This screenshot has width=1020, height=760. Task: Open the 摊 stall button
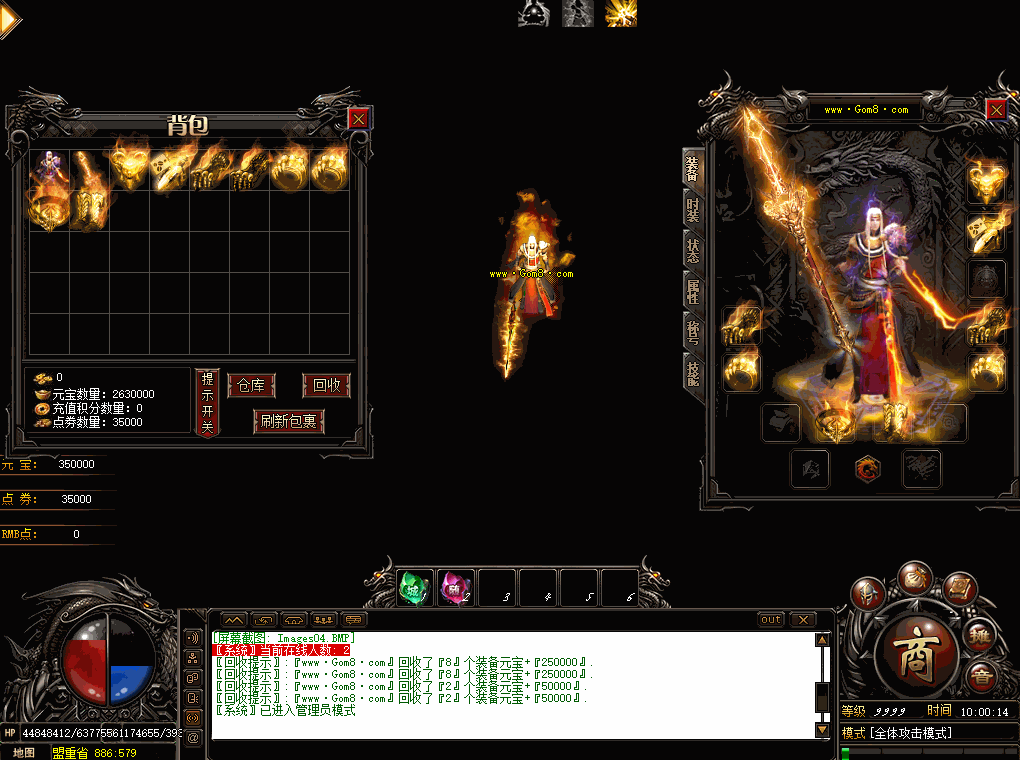coord(980,634)
